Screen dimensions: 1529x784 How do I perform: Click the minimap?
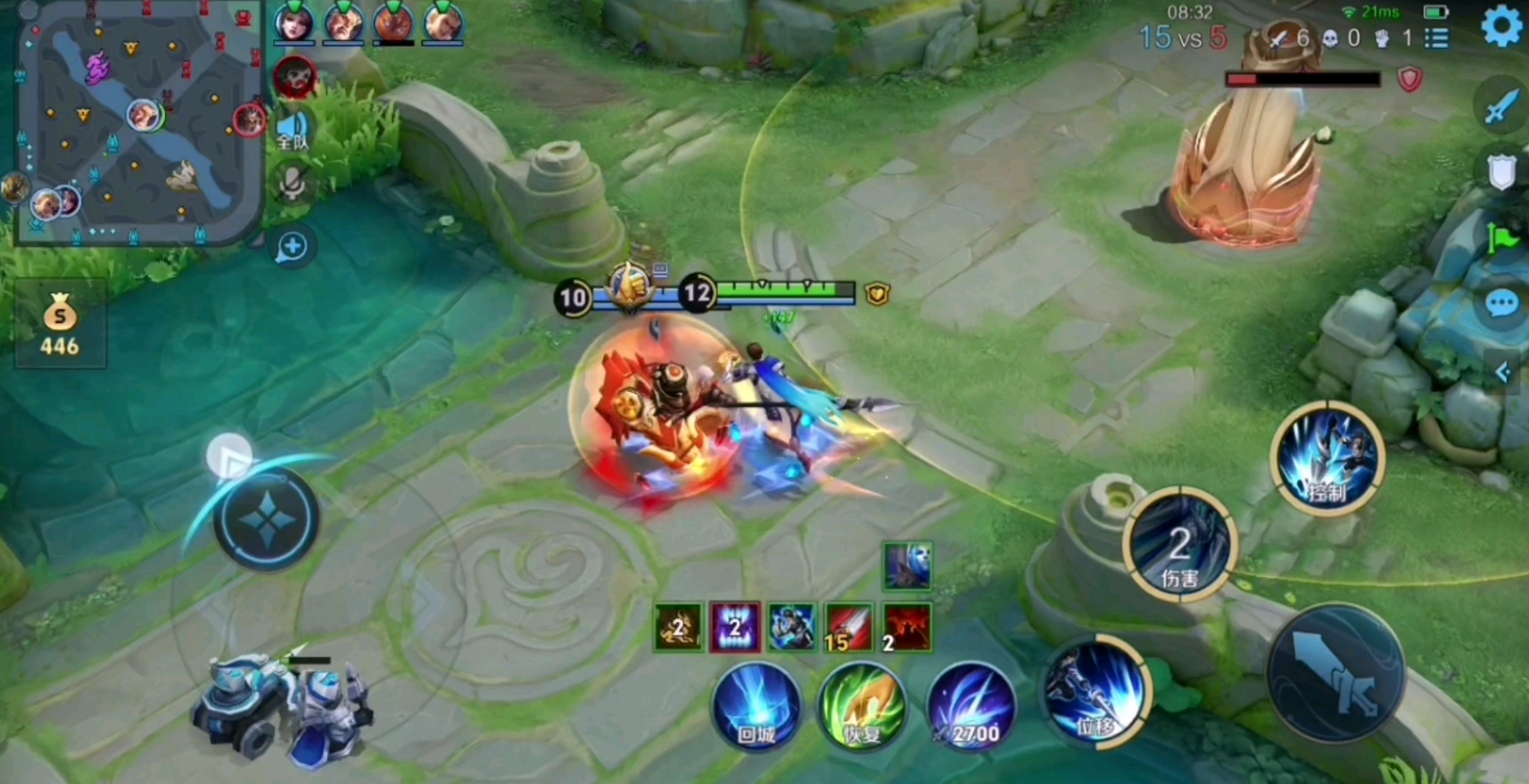pos(140,122)
